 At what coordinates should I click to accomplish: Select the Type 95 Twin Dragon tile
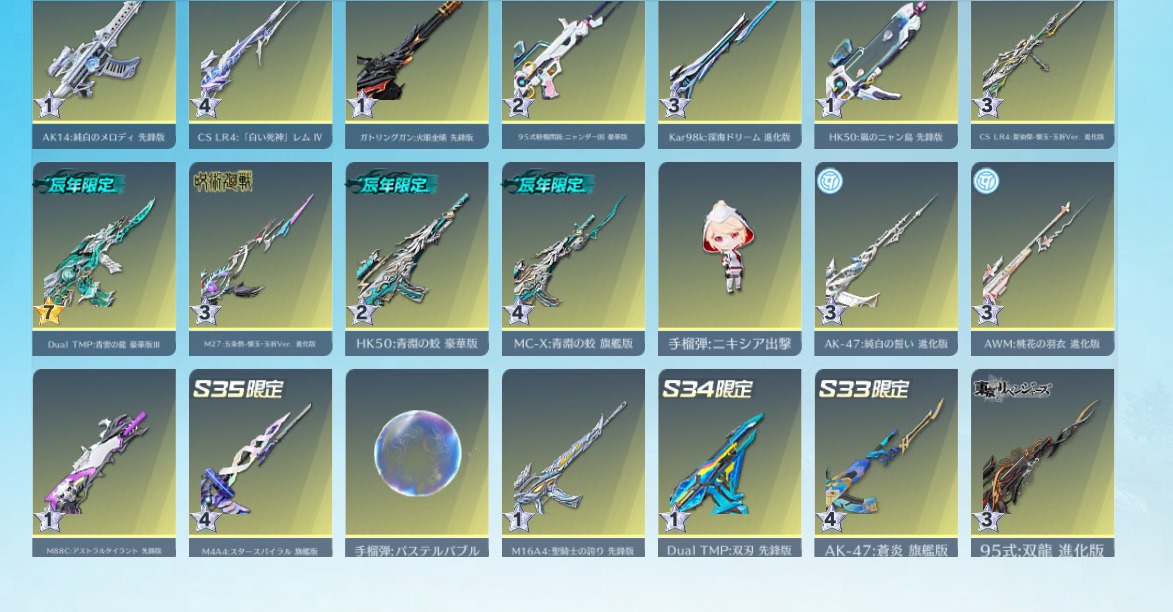click(x=1042, y=460)
